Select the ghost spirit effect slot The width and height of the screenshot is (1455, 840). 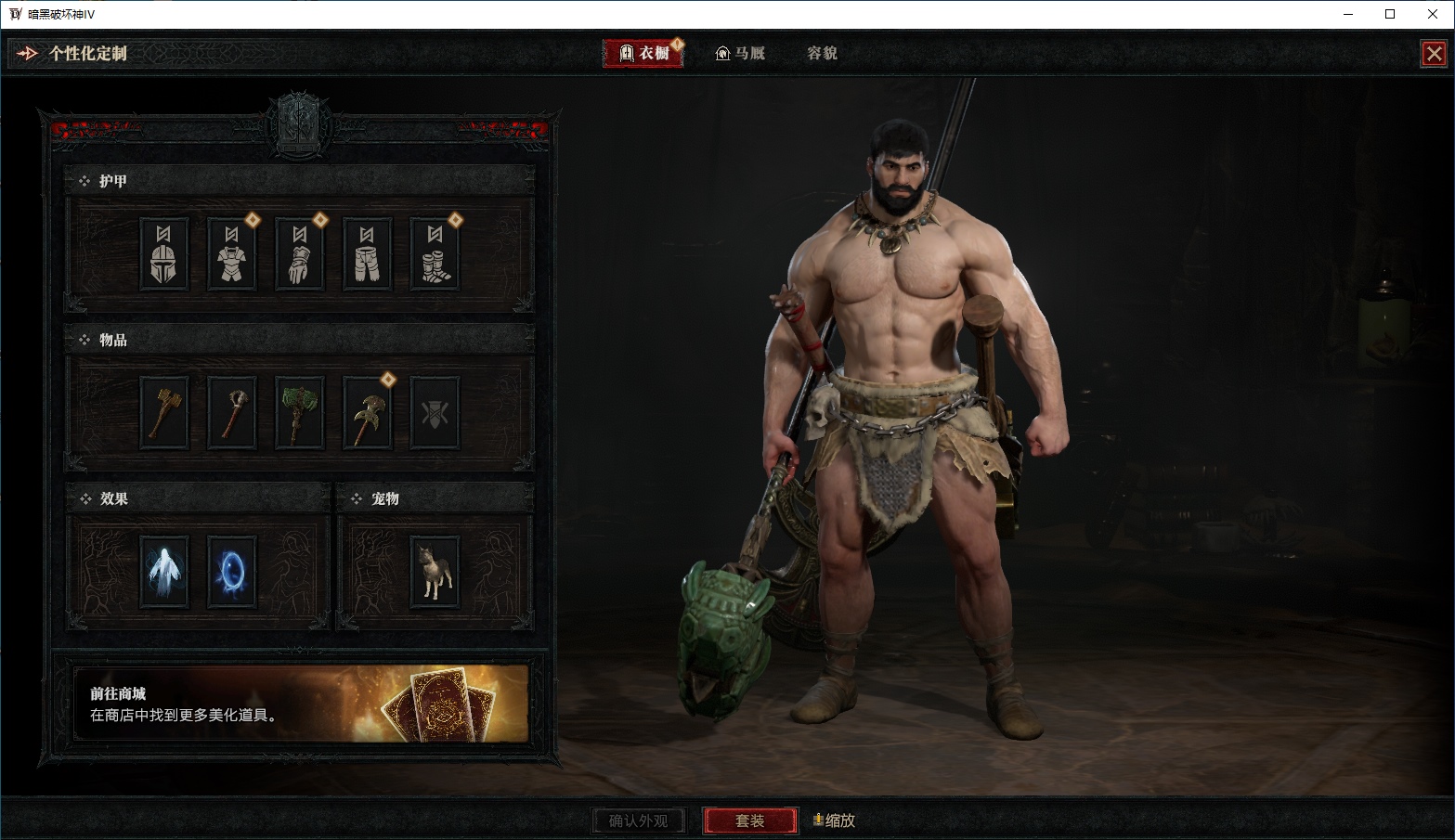pyautogui.click(x=163, y=572)
